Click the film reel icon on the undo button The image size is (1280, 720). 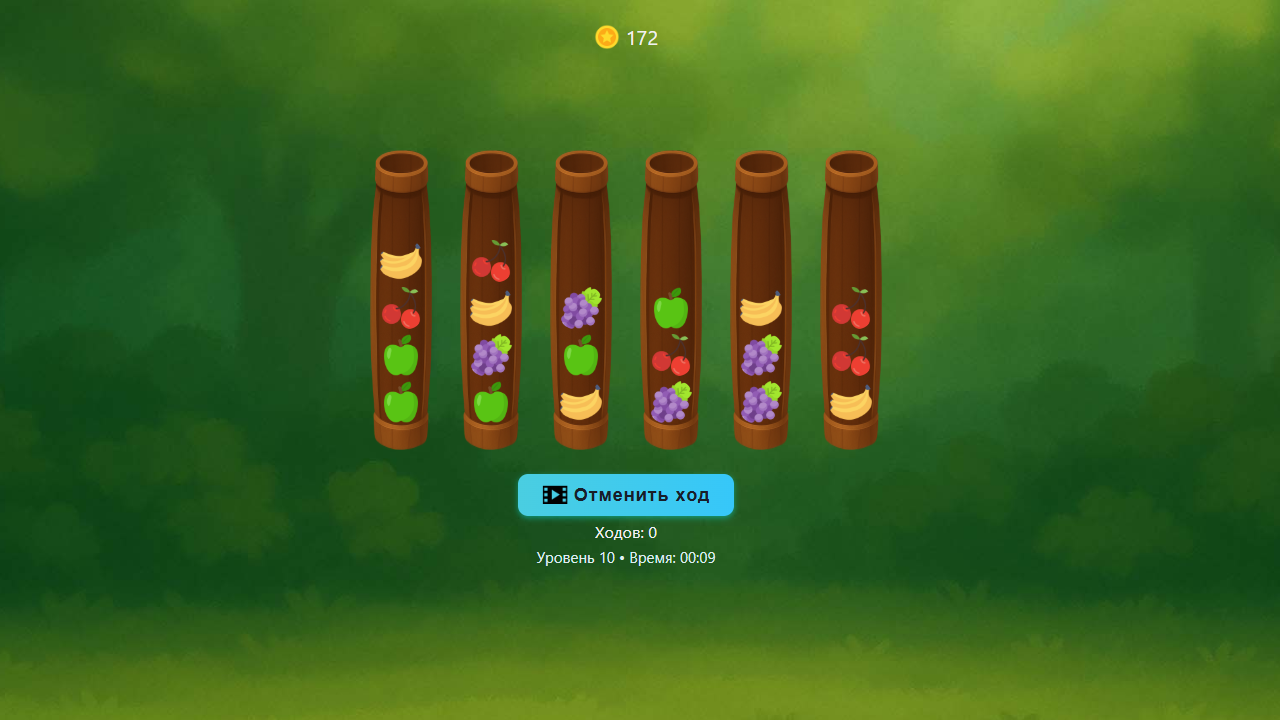554,494
